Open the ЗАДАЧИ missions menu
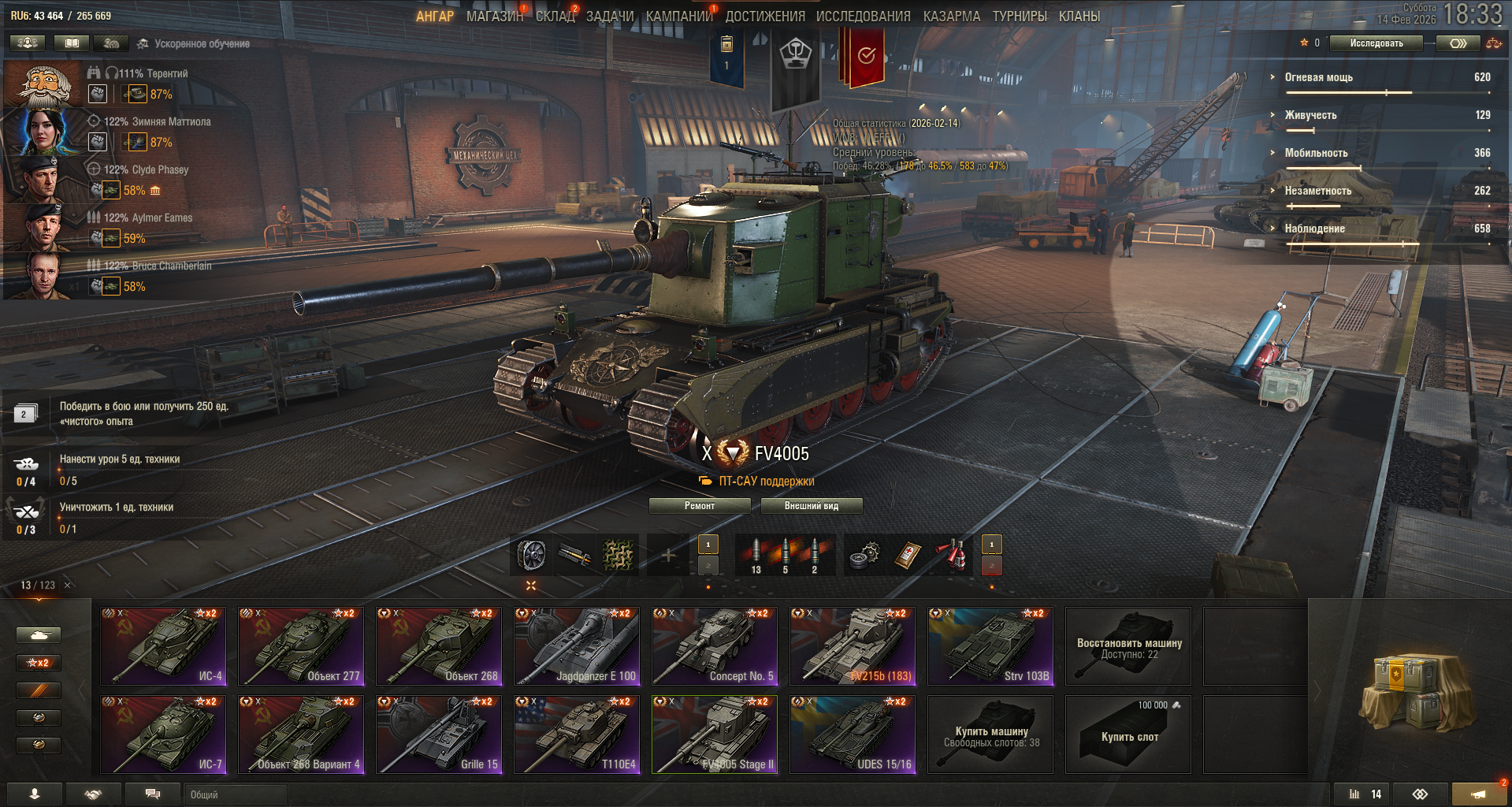The image size is (1512, 807). [609, 16]
